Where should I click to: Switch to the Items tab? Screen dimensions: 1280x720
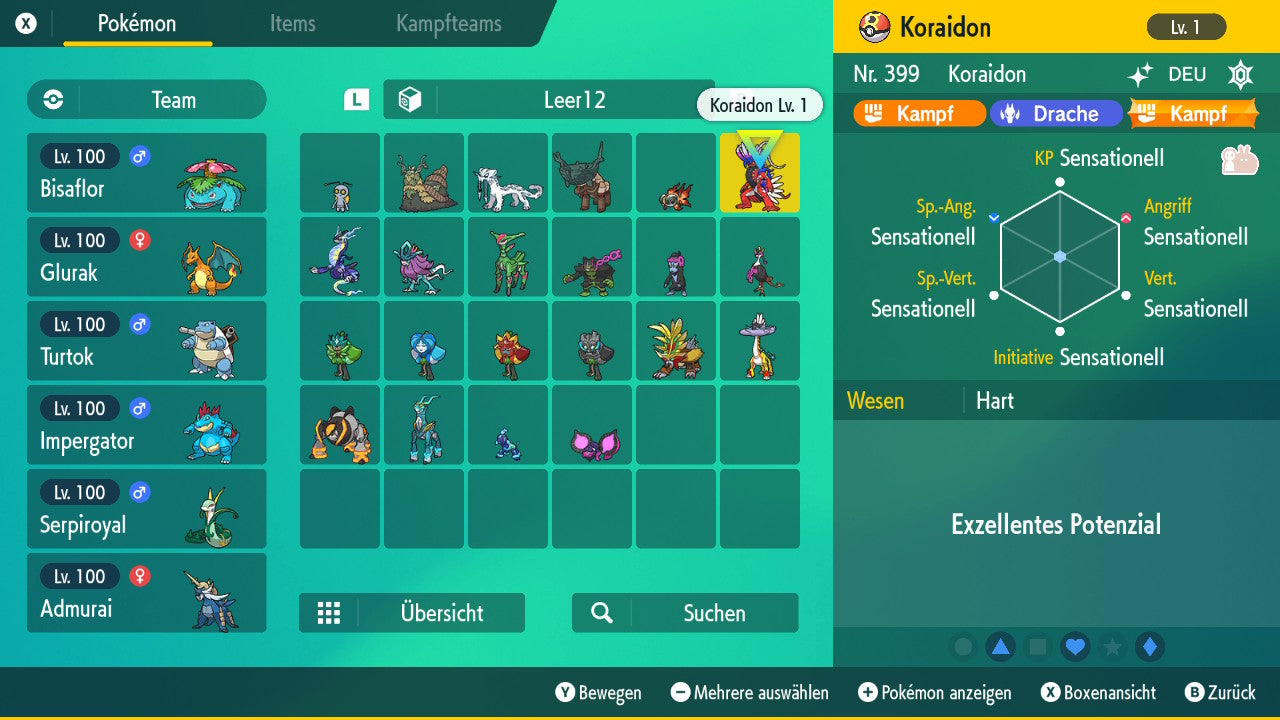pyautogui.click(x=292, y=25)
